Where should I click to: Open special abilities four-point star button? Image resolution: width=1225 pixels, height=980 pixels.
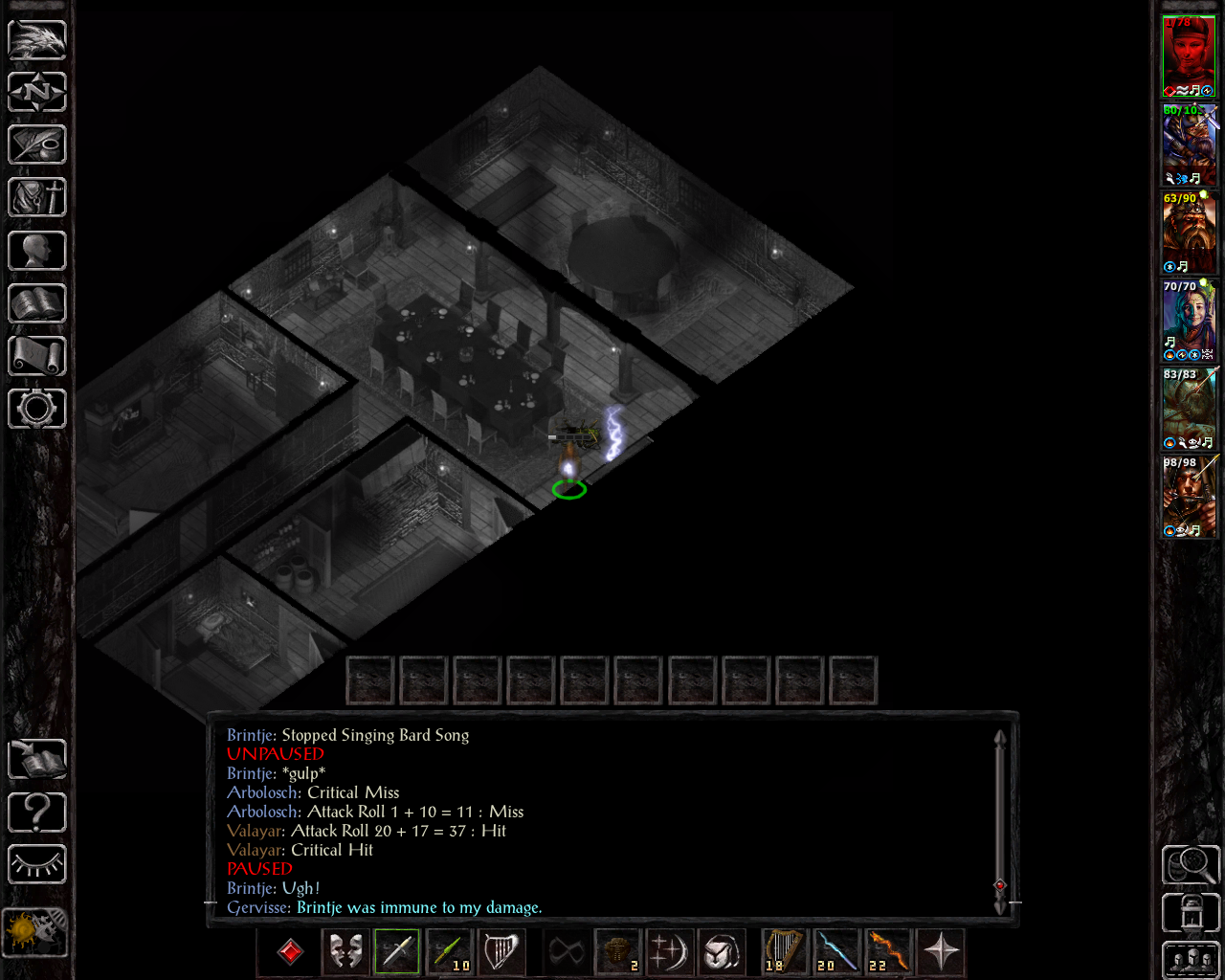coord(942,952)
